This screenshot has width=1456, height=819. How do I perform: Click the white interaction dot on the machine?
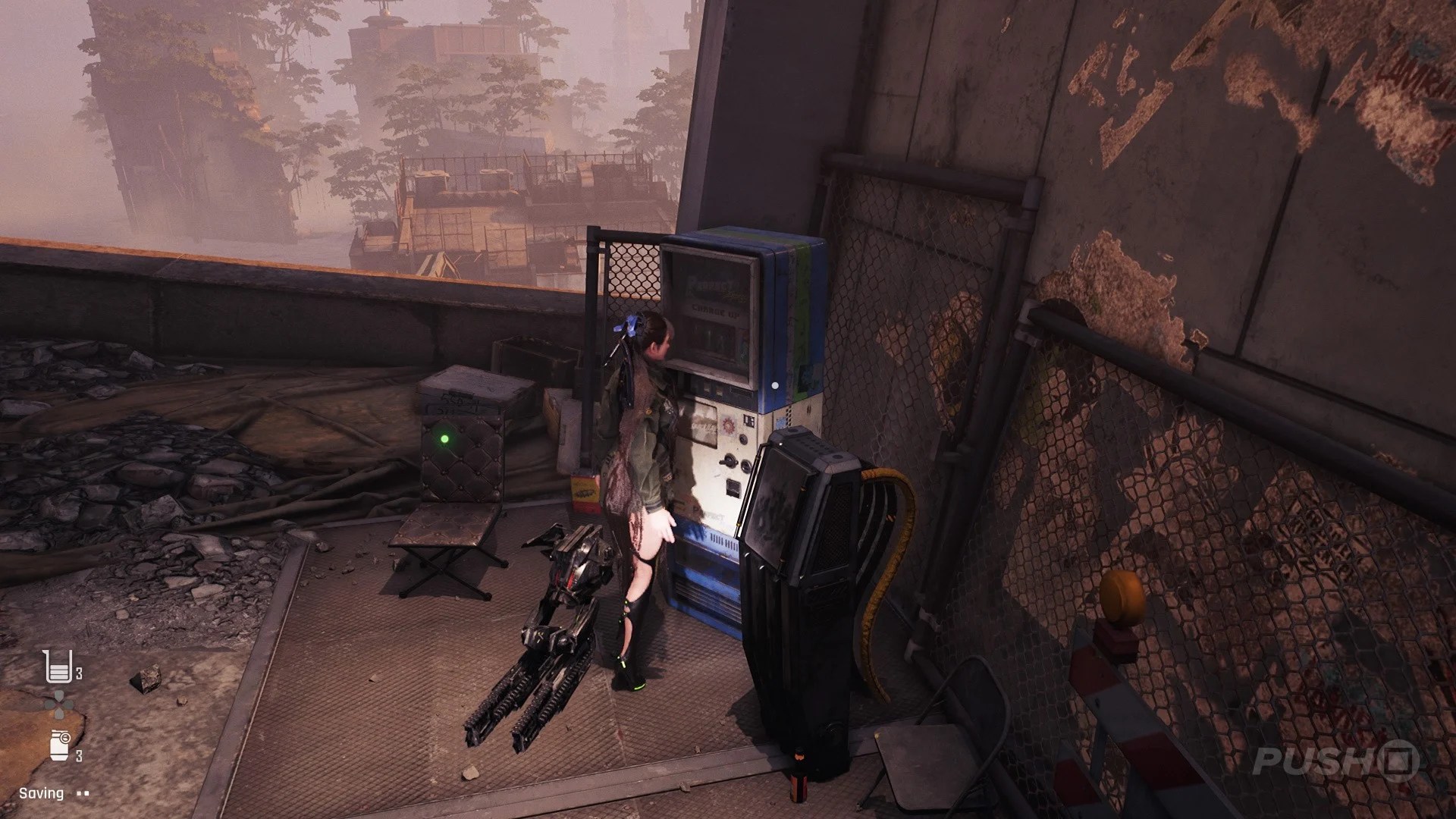[775, 384]
